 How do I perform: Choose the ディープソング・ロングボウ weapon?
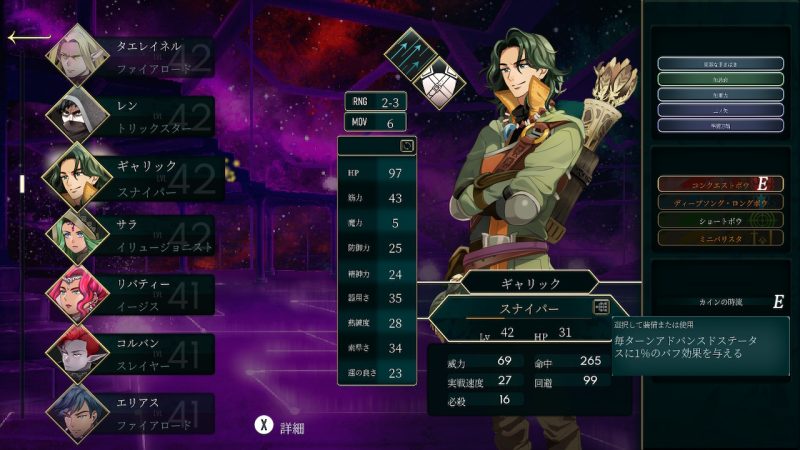tap(720, 202)
